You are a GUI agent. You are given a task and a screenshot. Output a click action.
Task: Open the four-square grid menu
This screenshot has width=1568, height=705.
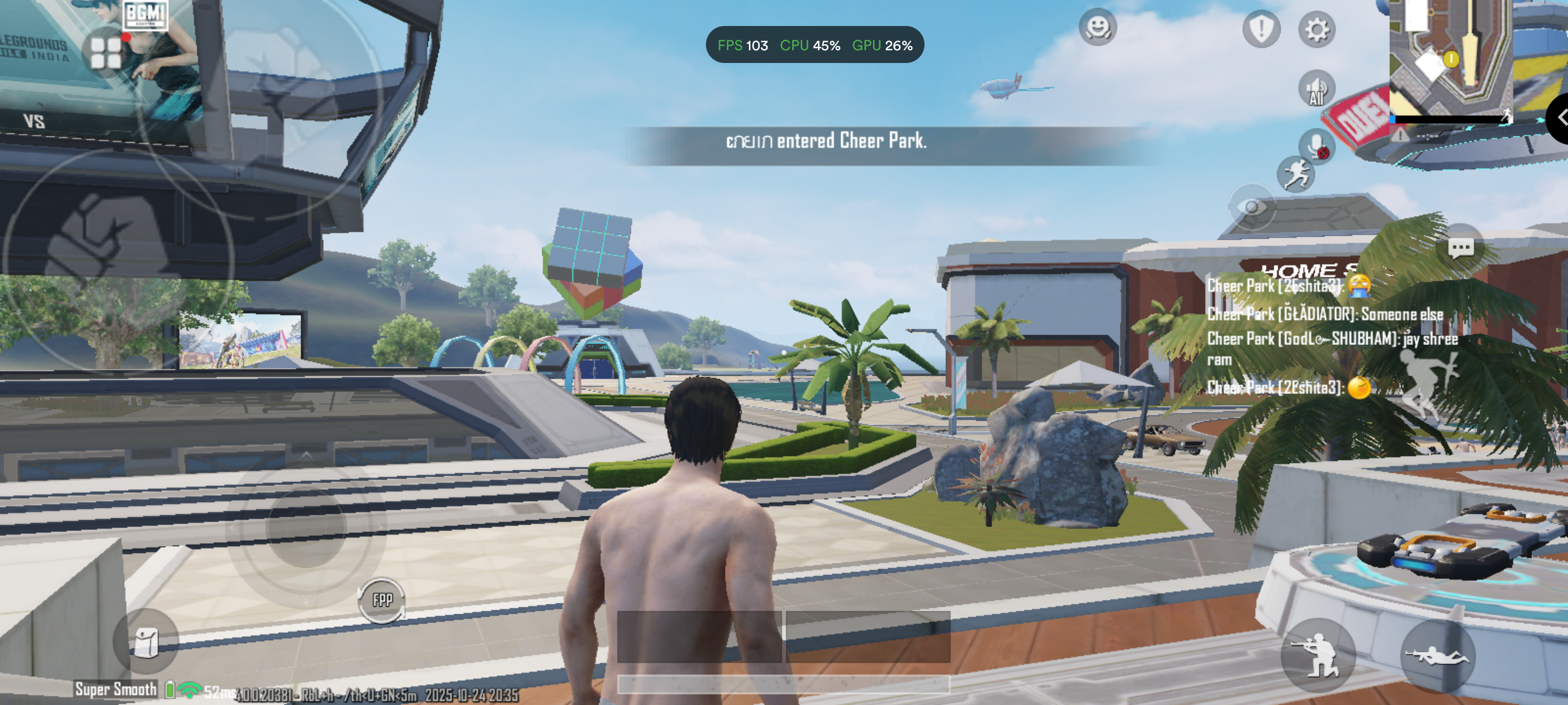point(106,53)
